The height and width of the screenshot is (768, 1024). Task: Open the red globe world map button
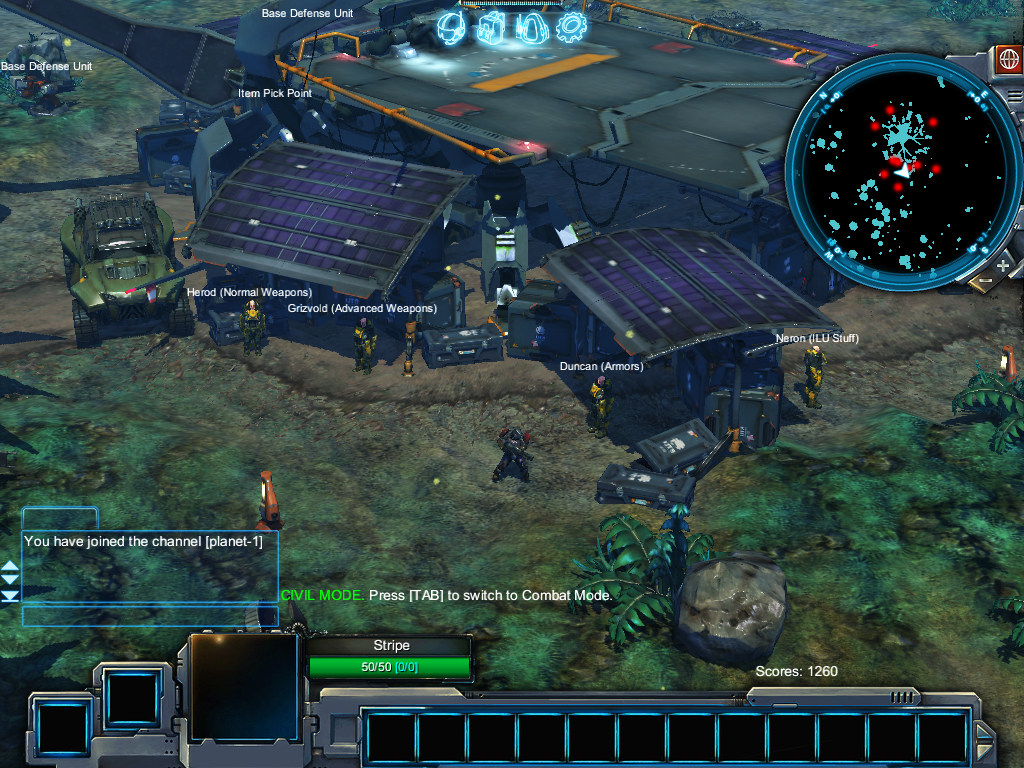tap(1007, 59)
